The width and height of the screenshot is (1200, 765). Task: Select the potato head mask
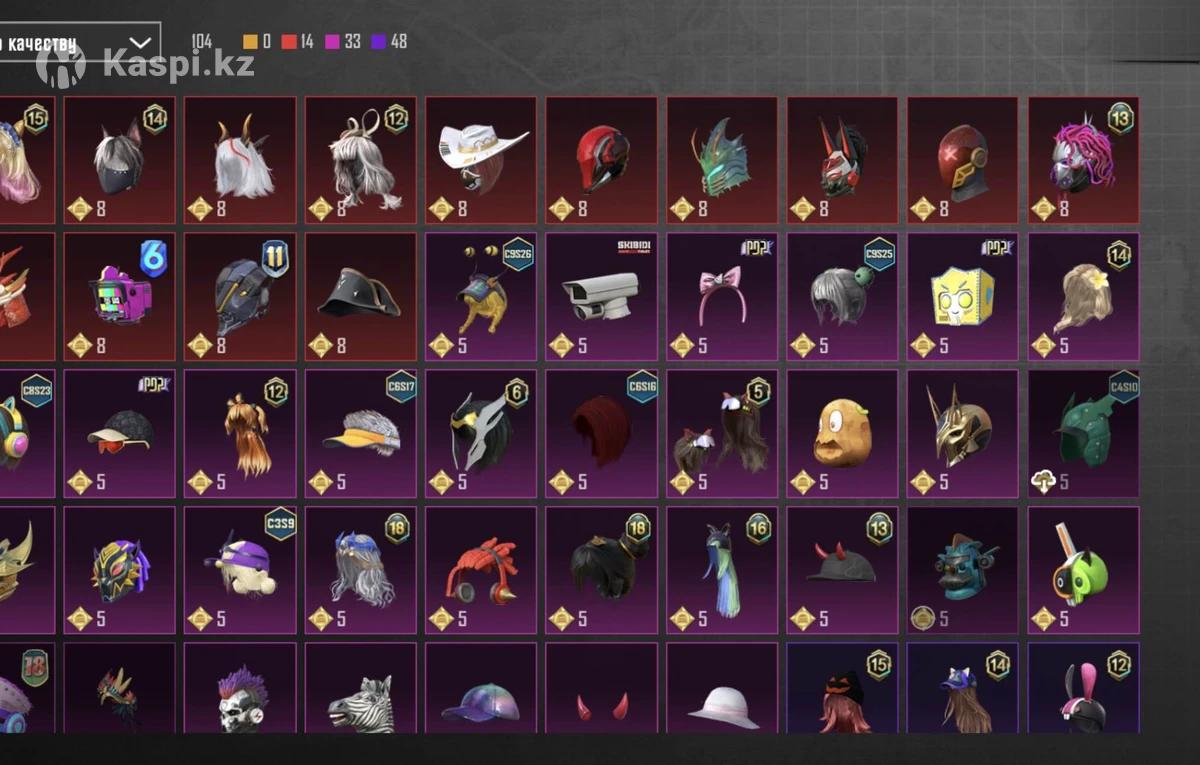click(x=842, y=433)
